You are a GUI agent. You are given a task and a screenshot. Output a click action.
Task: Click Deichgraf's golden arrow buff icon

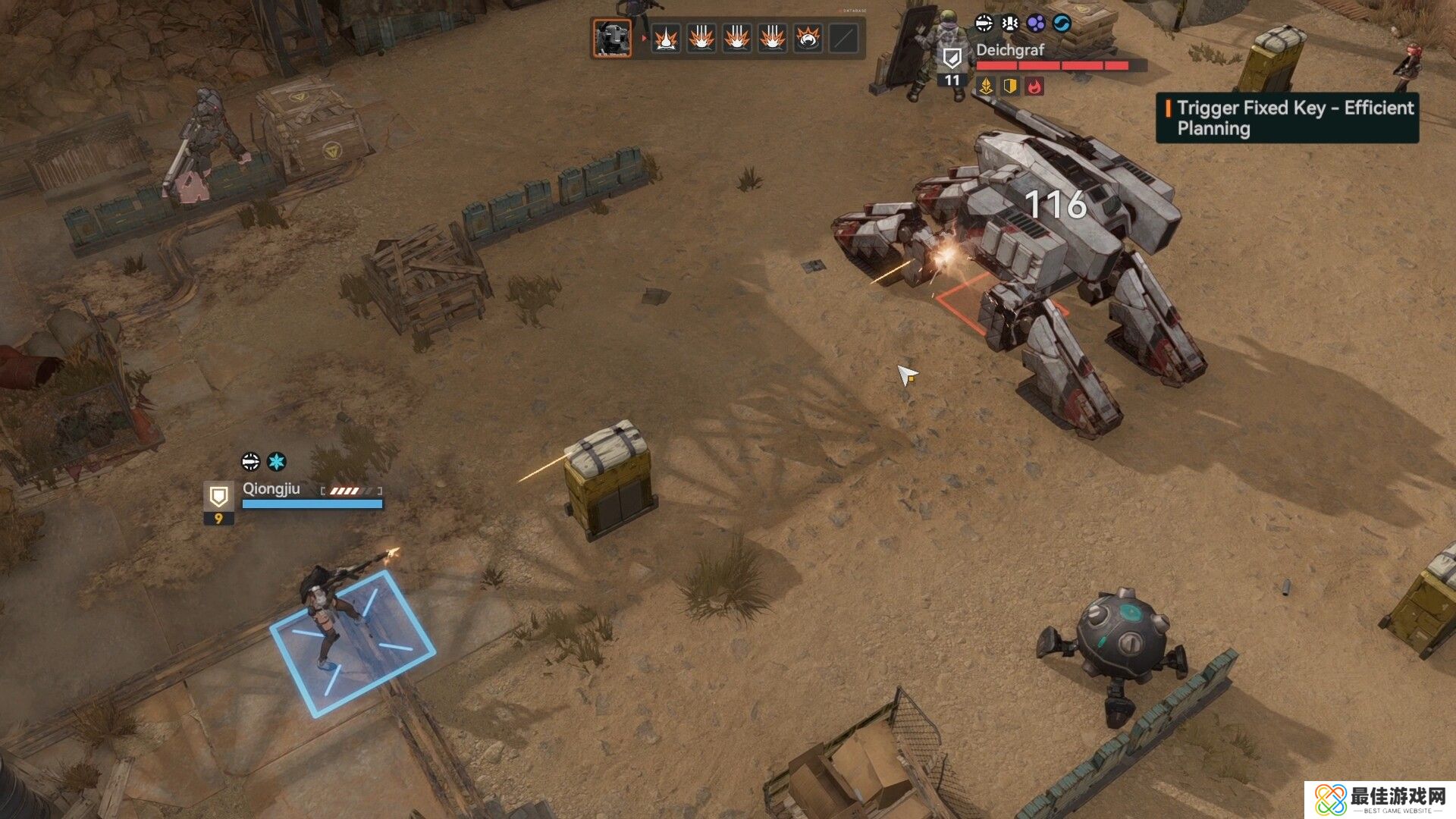pos(986,86)
